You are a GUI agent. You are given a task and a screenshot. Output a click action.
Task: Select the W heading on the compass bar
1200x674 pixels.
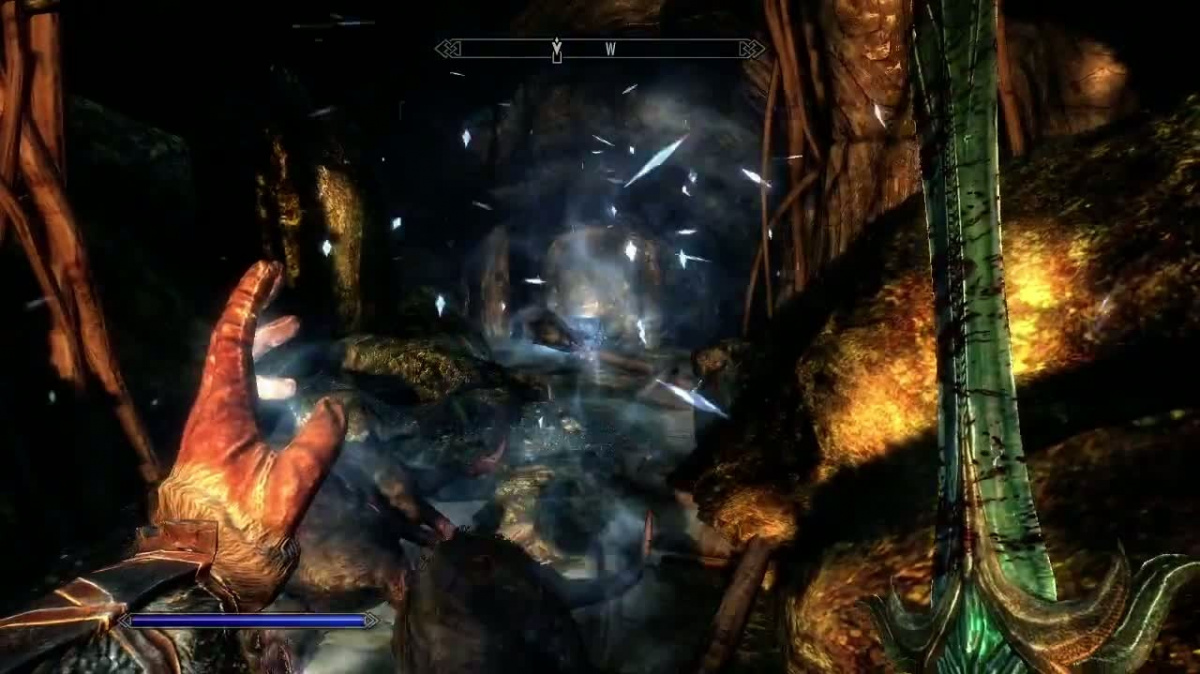(x=609, y=48)
